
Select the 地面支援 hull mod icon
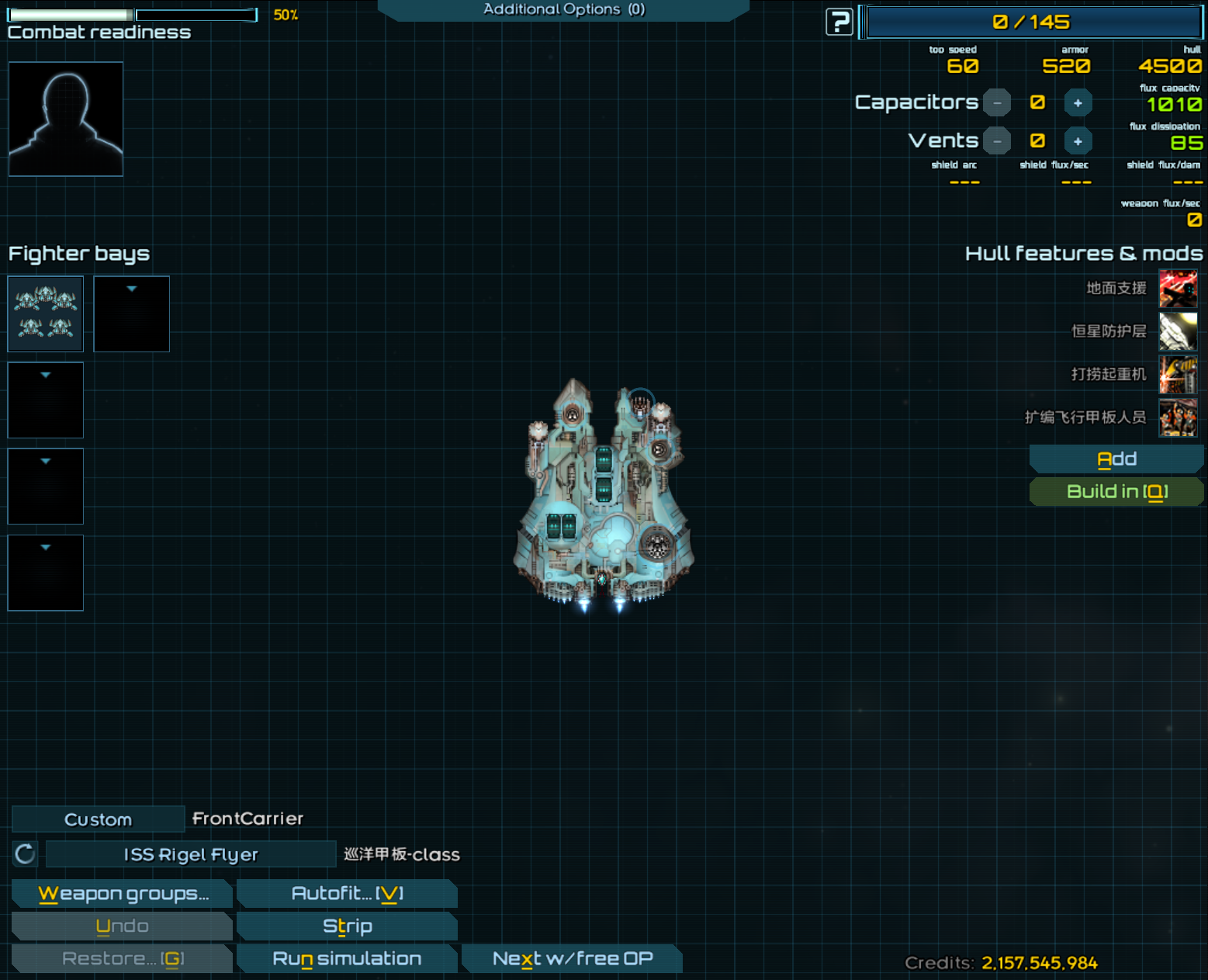[1178, 289]
